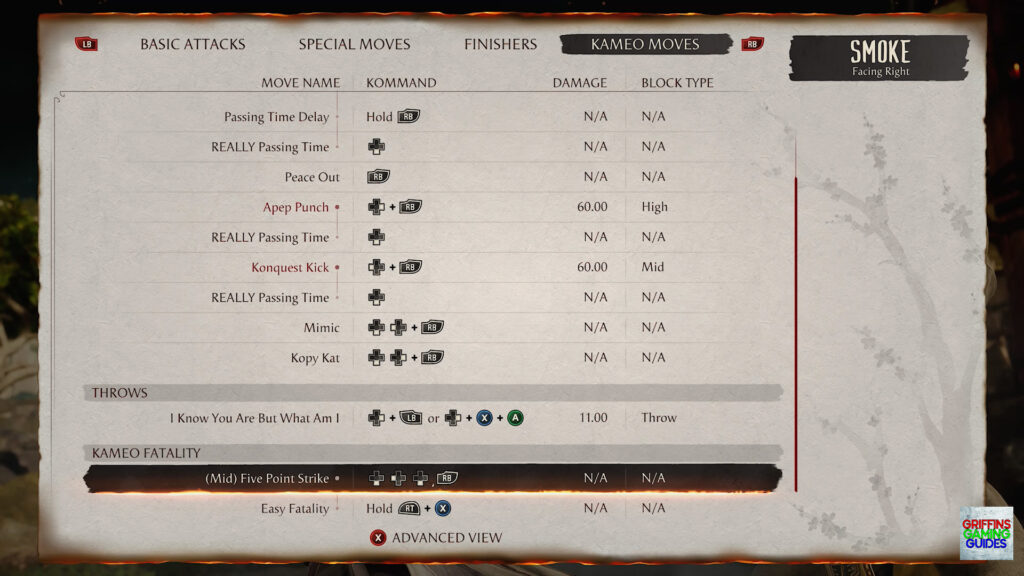Select the Easy Fatality row

click(x=294, y=508)
